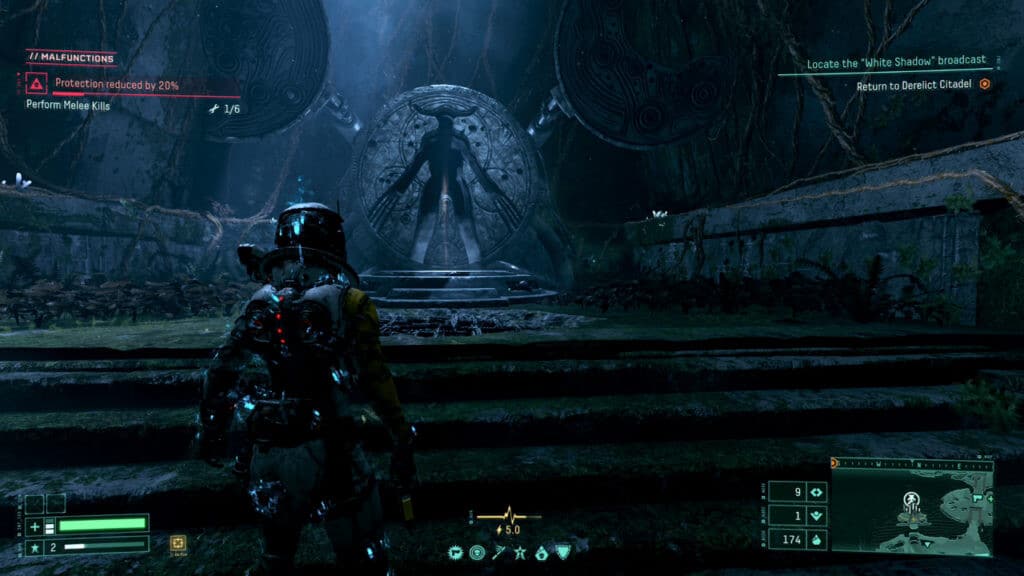Click the shield artifact icon

pos(561,551)
